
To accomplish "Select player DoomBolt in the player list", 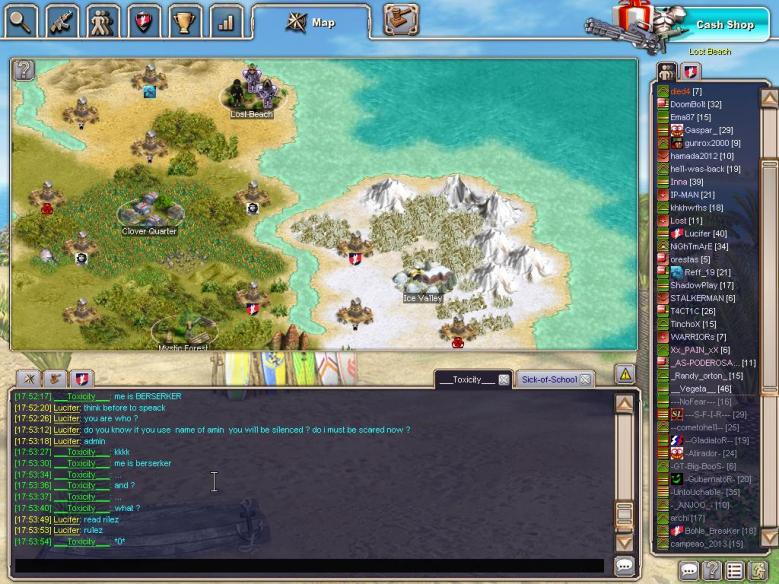I will point(695,104).
